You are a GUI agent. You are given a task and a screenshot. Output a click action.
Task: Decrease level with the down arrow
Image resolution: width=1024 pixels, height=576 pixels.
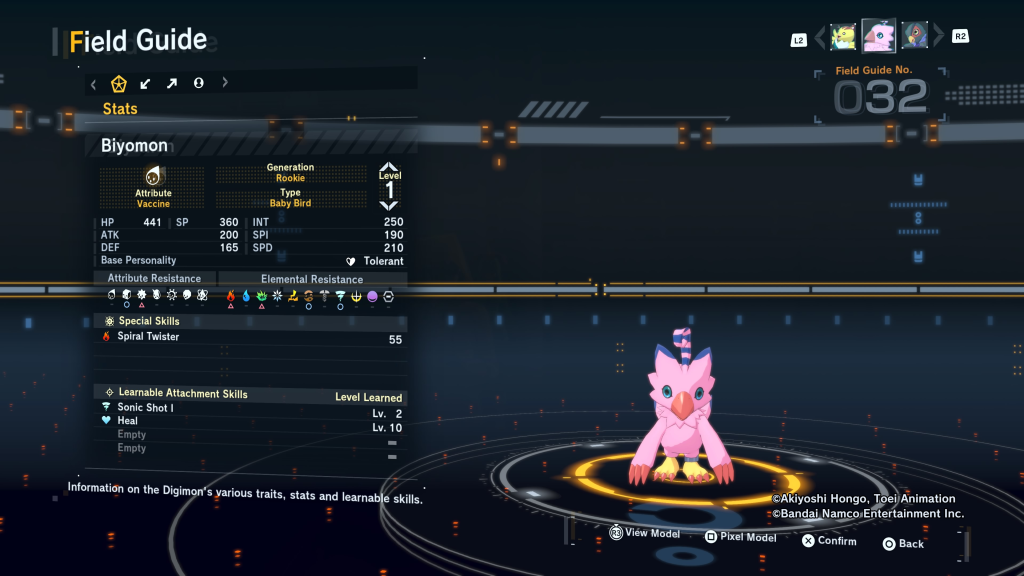coord(389,204)
